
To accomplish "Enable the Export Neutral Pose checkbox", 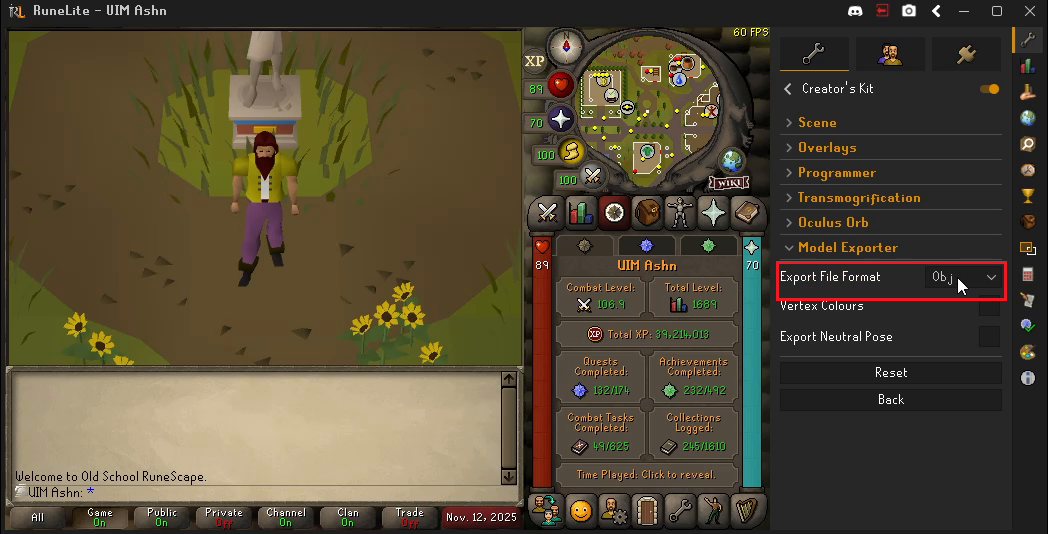I will coord(988,337).
